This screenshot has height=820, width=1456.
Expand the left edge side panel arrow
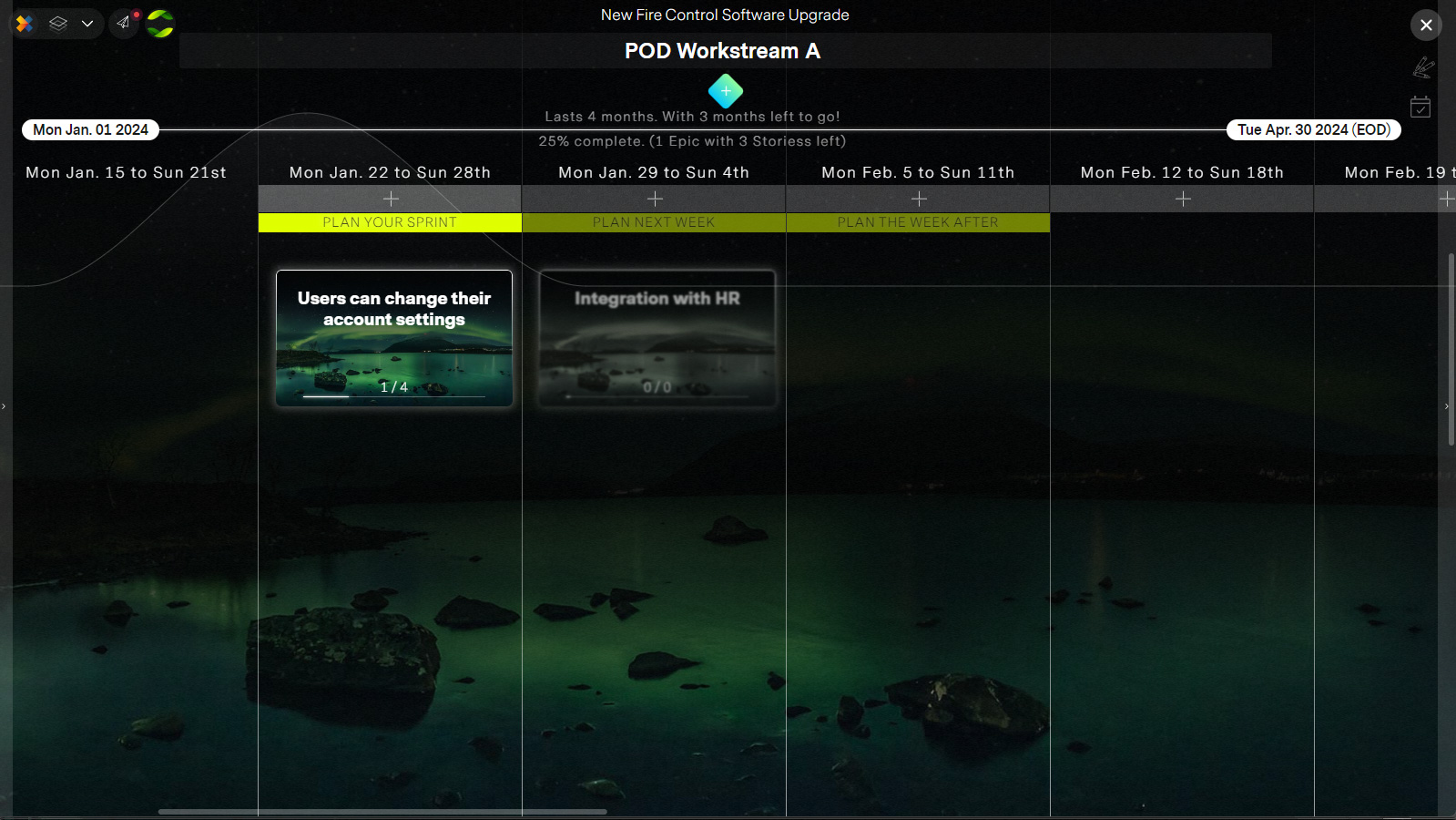coord(5,407)
